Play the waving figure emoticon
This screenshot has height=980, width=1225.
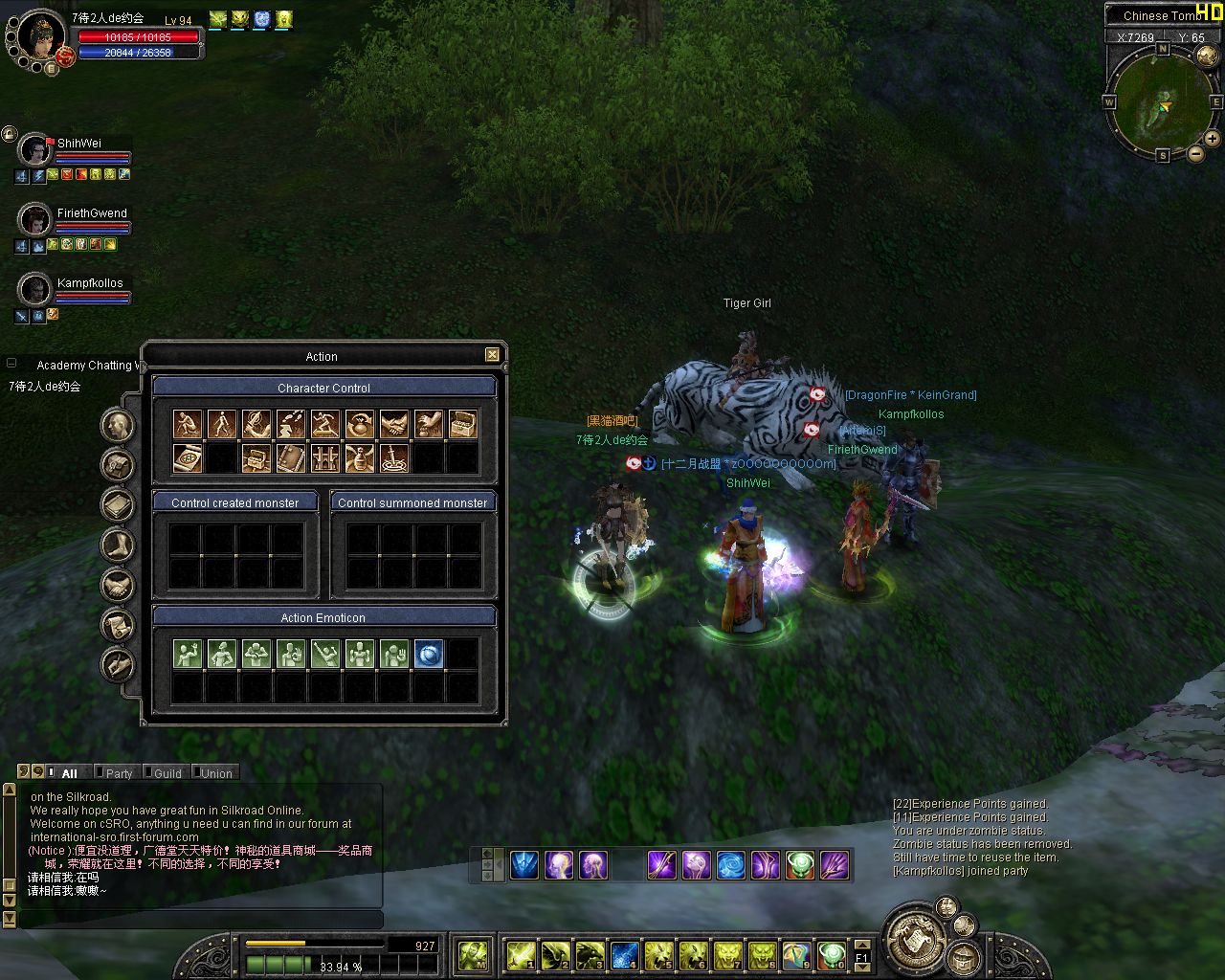click(188, 654)
